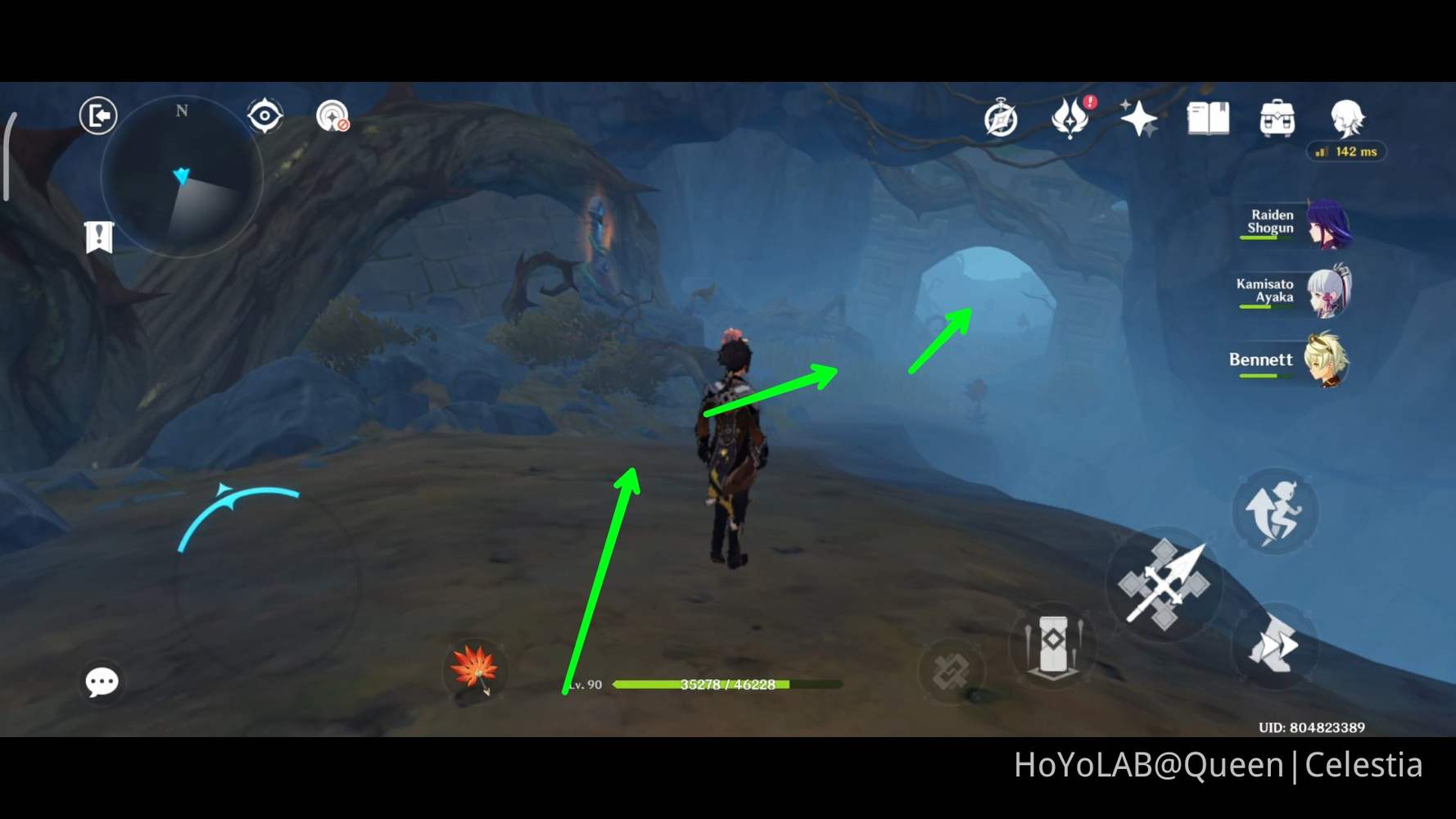Open character profile via top-right avatar

(1347, 119)
